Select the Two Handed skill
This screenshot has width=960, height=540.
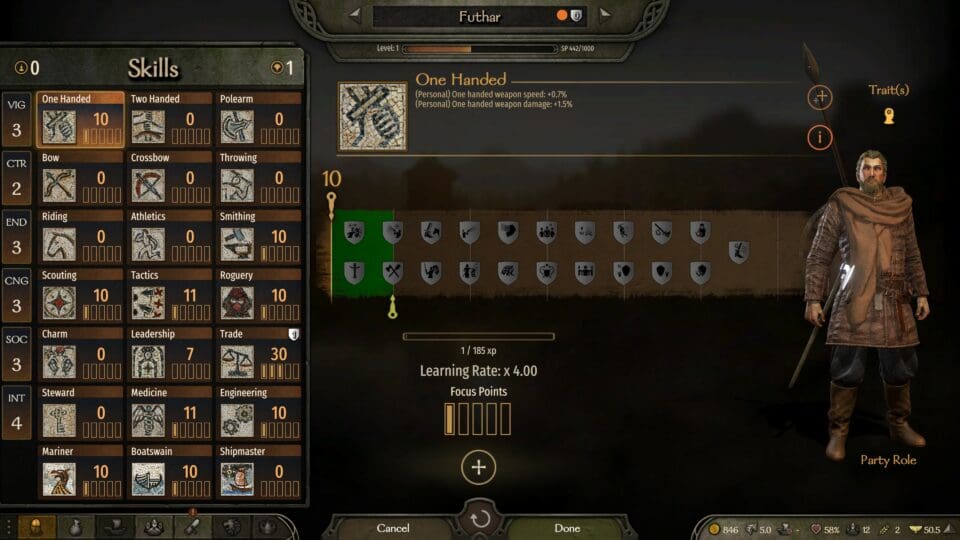pos(170,119)
